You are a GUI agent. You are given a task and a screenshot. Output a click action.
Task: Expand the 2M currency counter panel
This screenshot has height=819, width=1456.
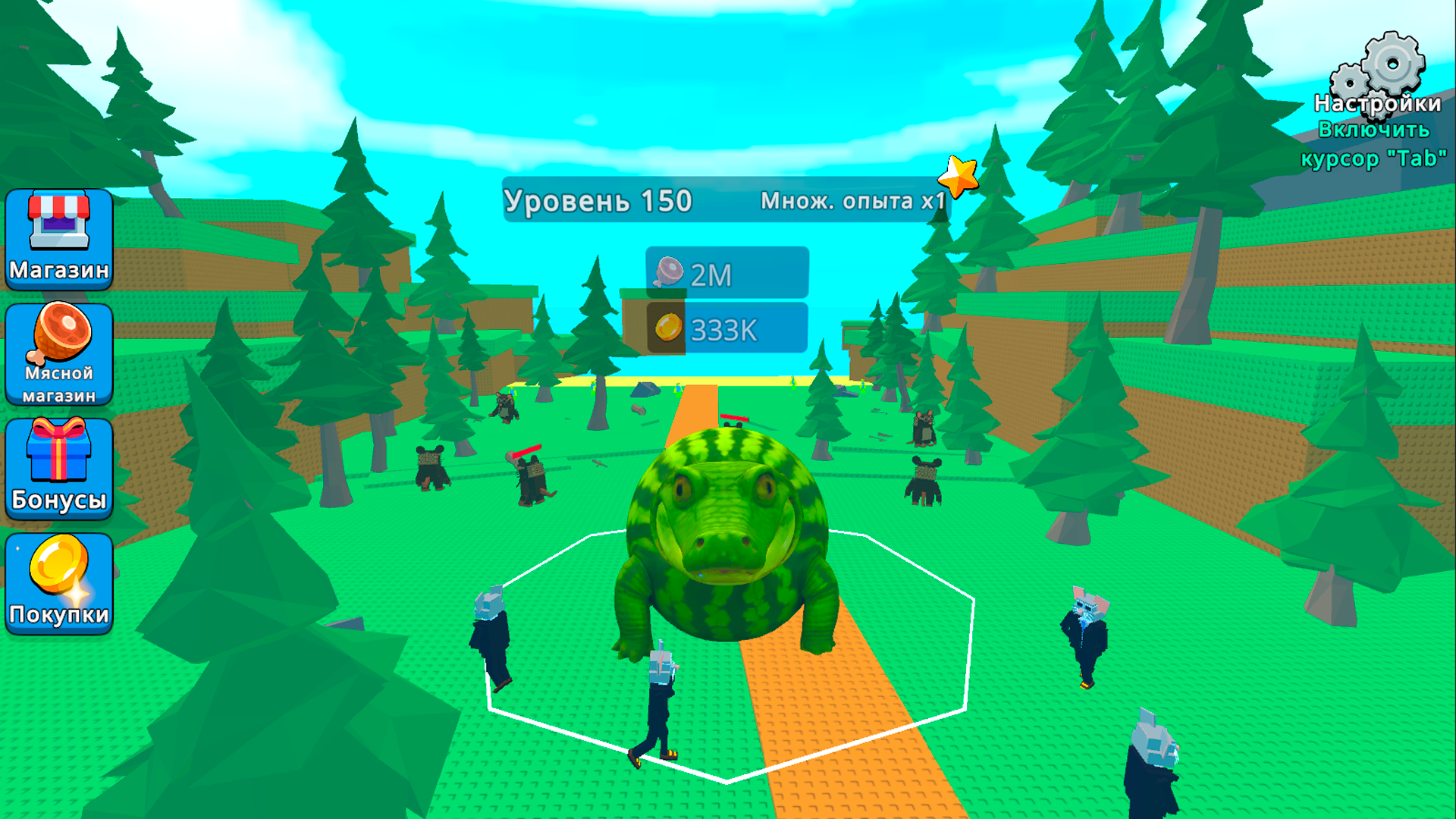728,274
